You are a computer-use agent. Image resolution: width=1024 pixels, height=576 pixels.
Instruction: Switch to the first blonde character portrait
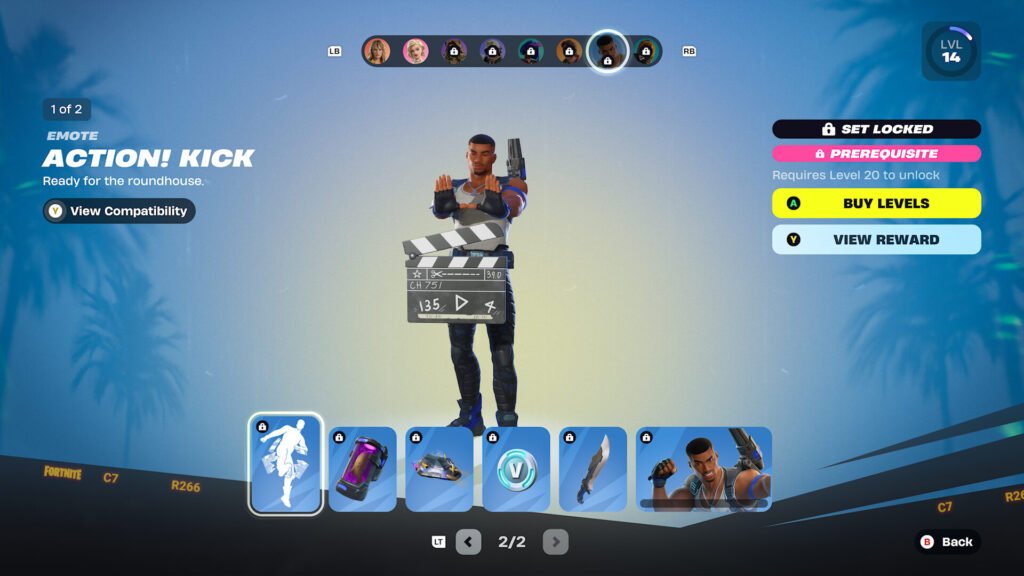[377, 51]
